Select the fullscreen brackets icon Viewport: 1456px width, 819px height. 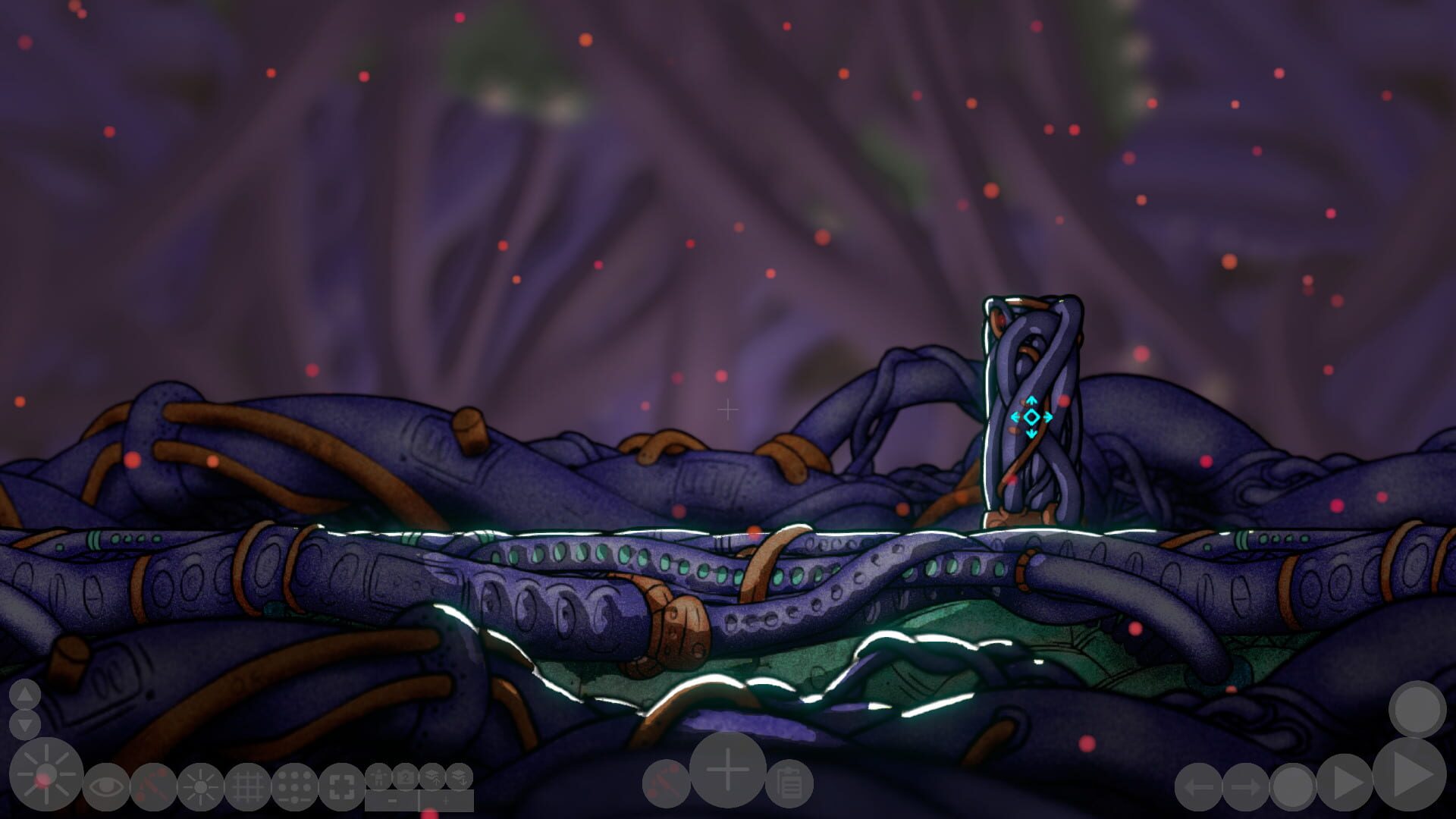pos(340,788)
